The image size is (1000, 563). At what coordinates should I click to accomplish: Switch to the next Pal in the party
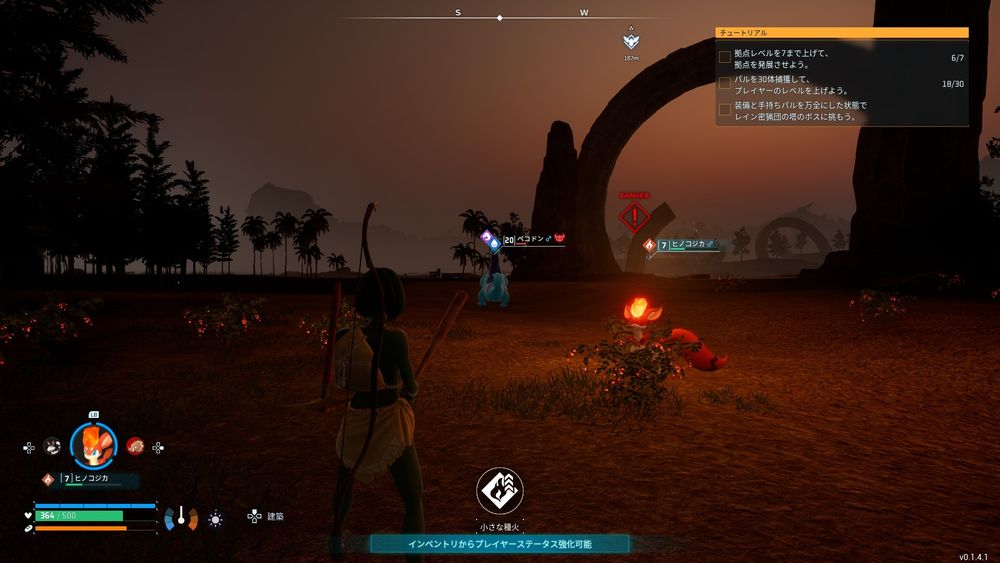135,446
